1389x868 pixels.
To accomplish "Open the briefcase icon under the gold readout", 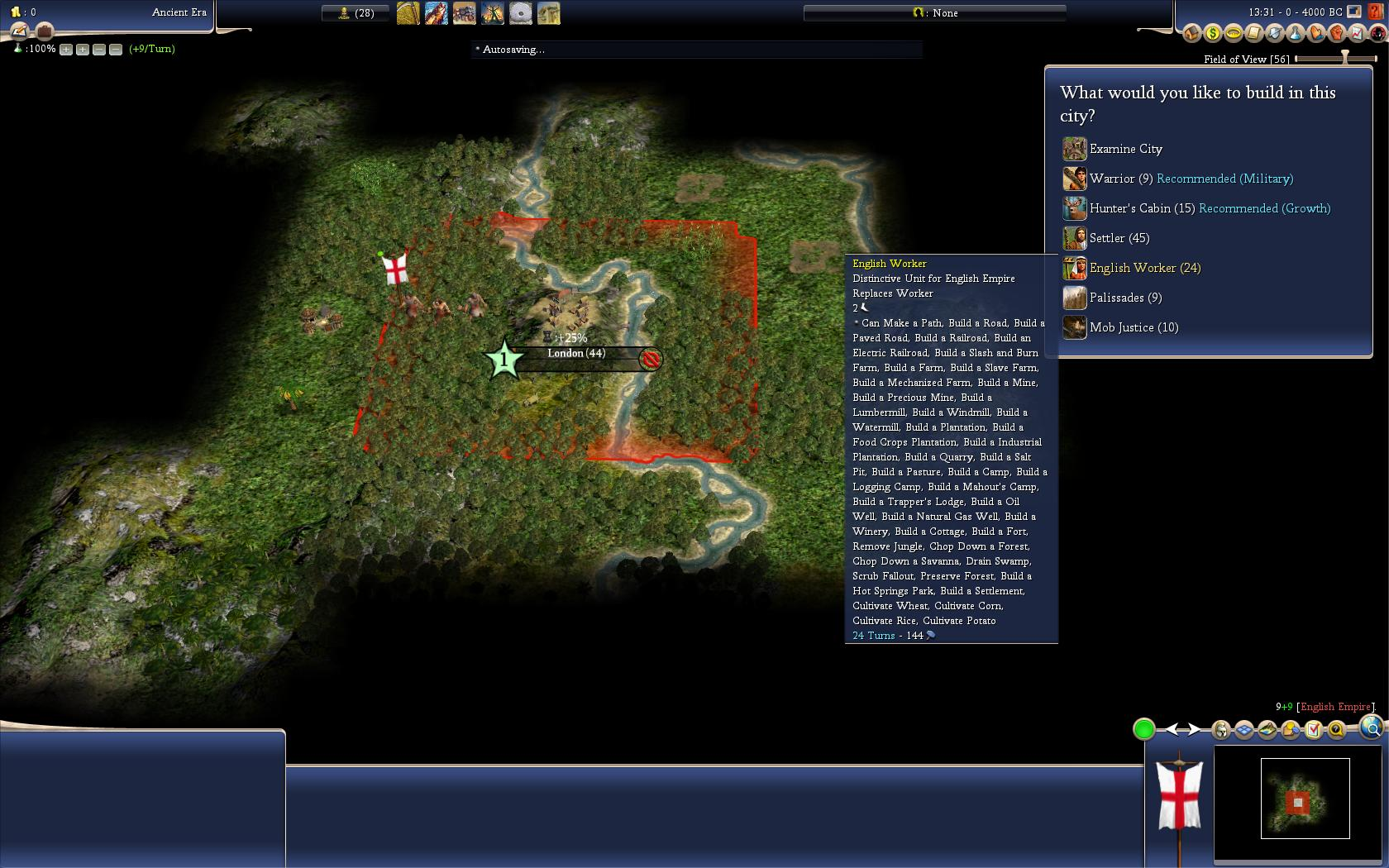I will (45, 31).
